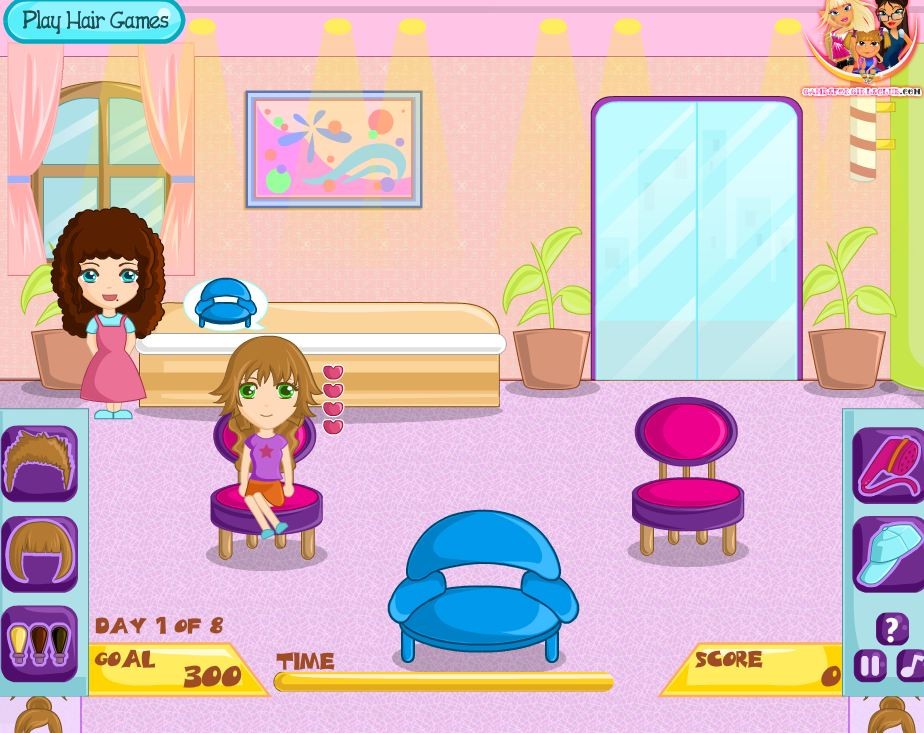The height and width of the screenshot is (733, 924).
Task: Visit the sponsor logo with cartoon girls
Action: [862, 45]
